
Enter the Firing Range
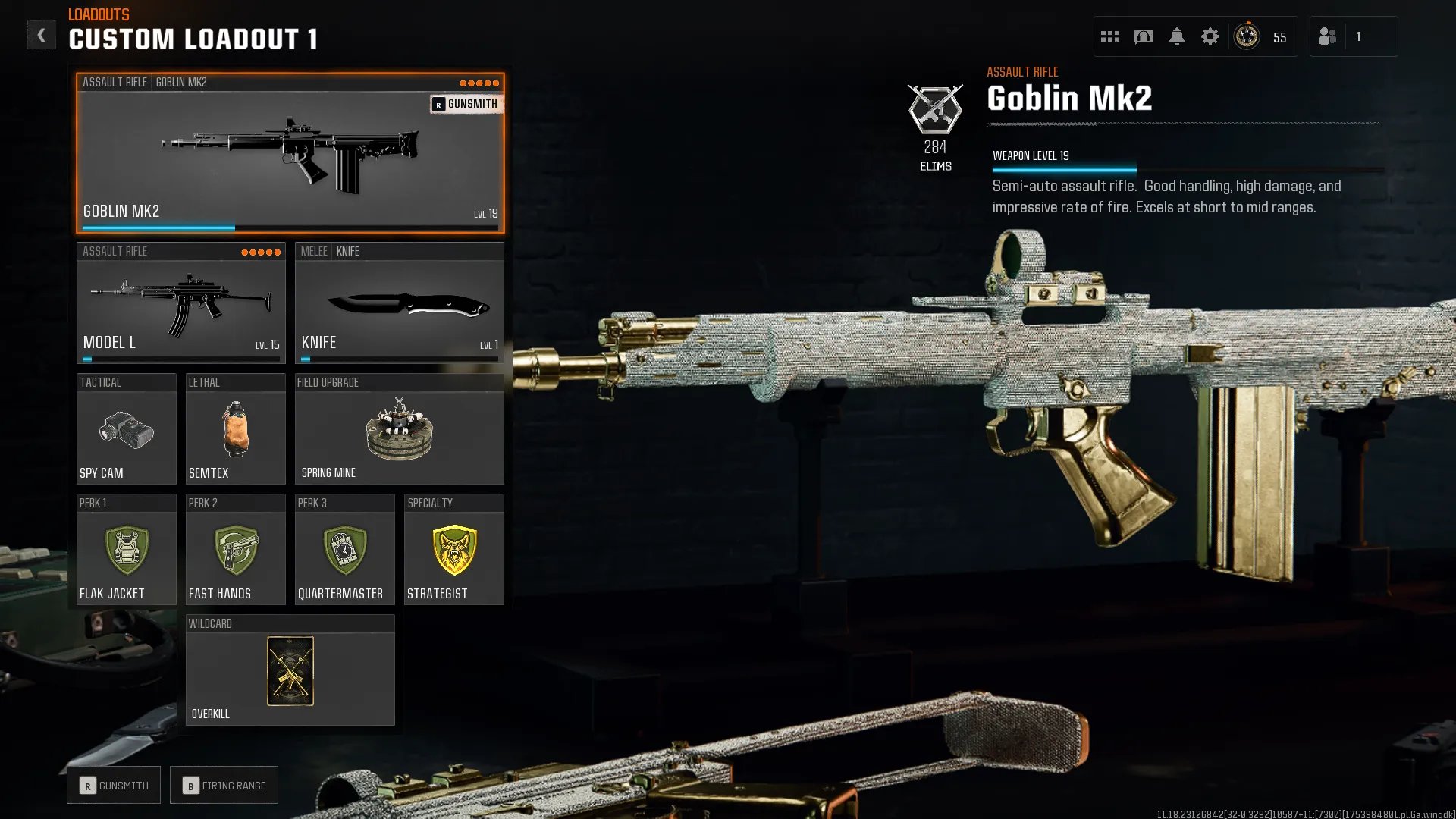click(224, 785)
